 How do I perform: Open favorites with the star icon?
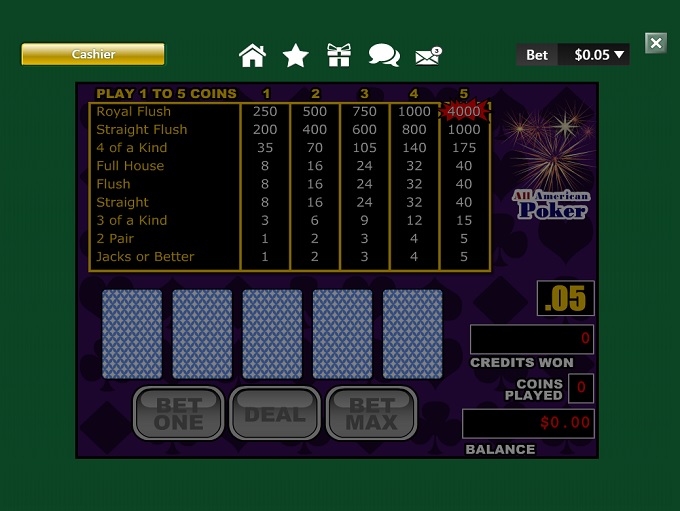click(x=296, y=55)
